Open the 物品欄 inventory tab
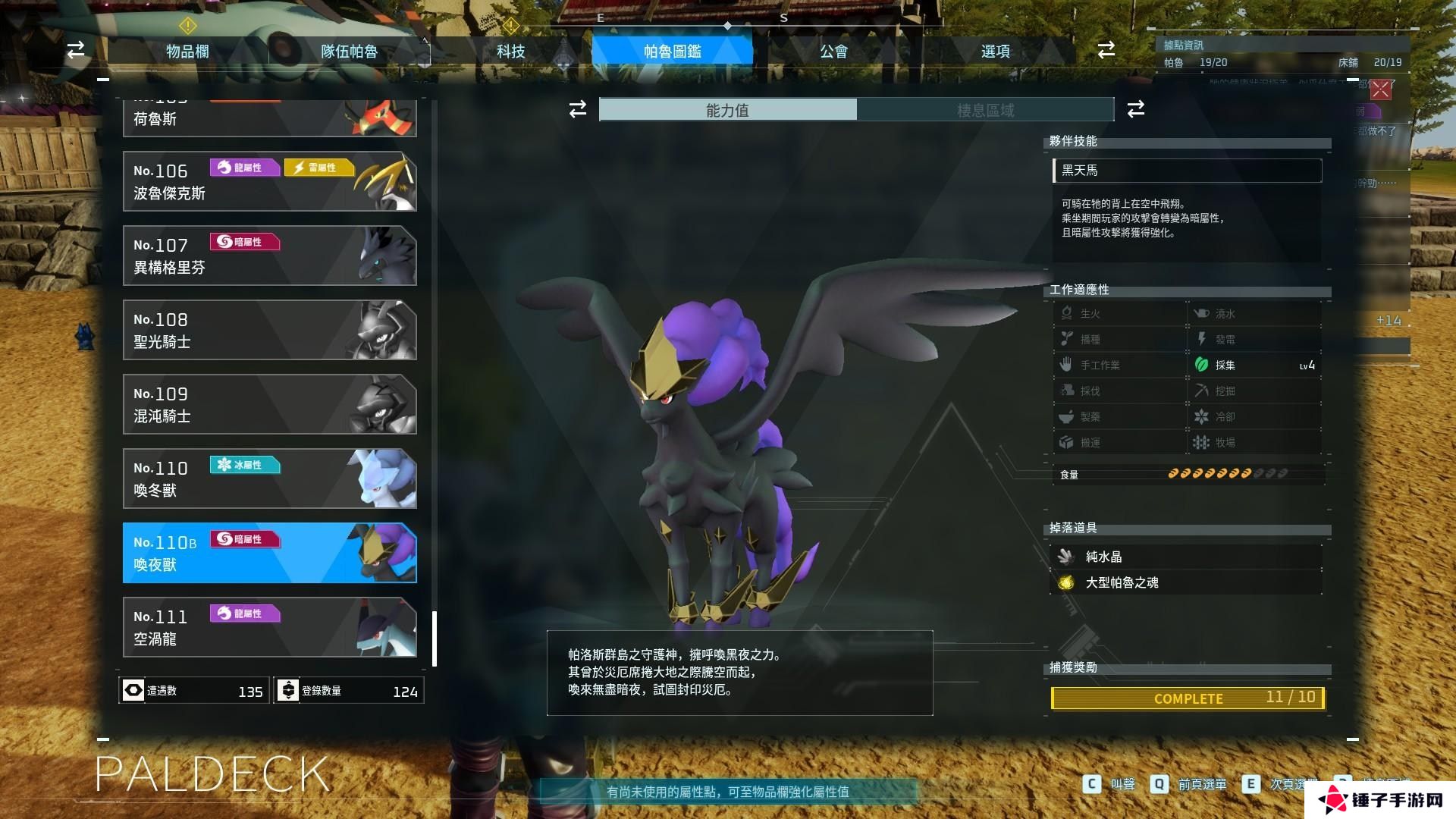 click(187, 51)
